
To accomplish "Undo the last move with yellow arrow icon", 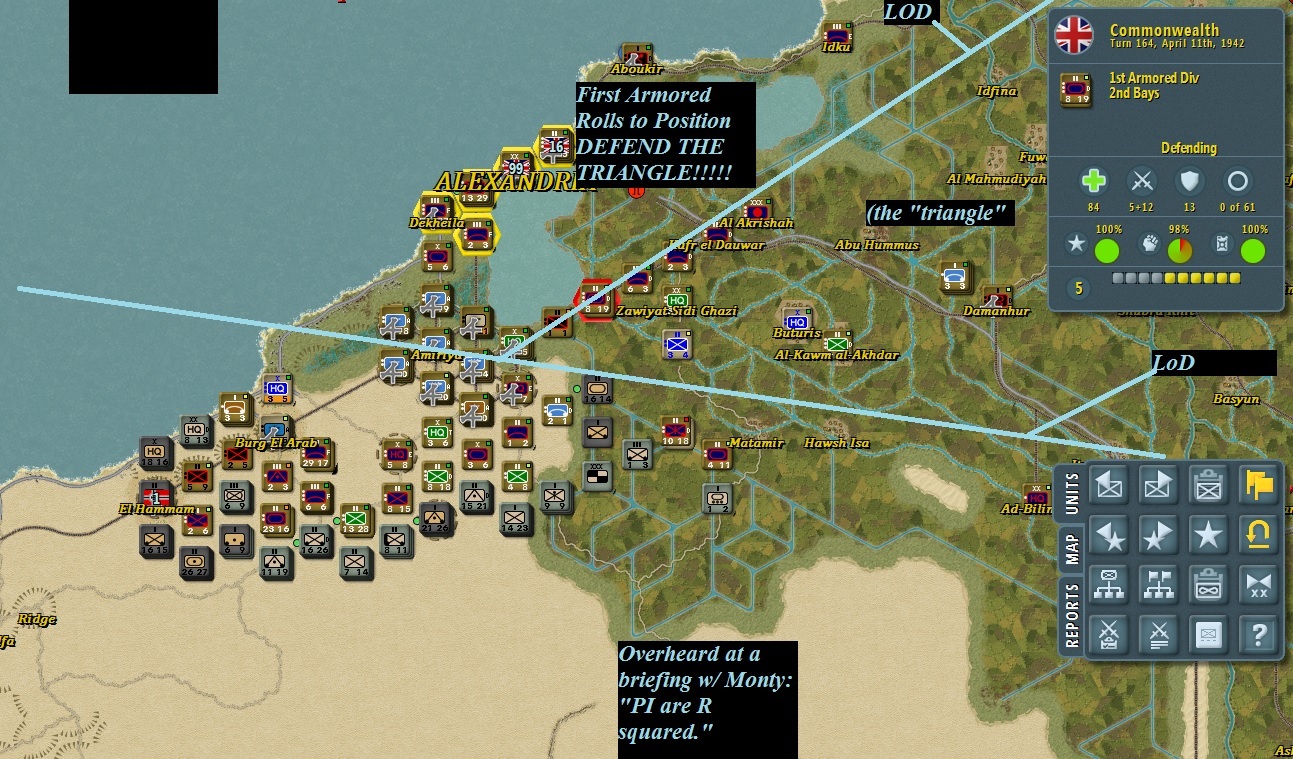I will [x=1258, y=535].
